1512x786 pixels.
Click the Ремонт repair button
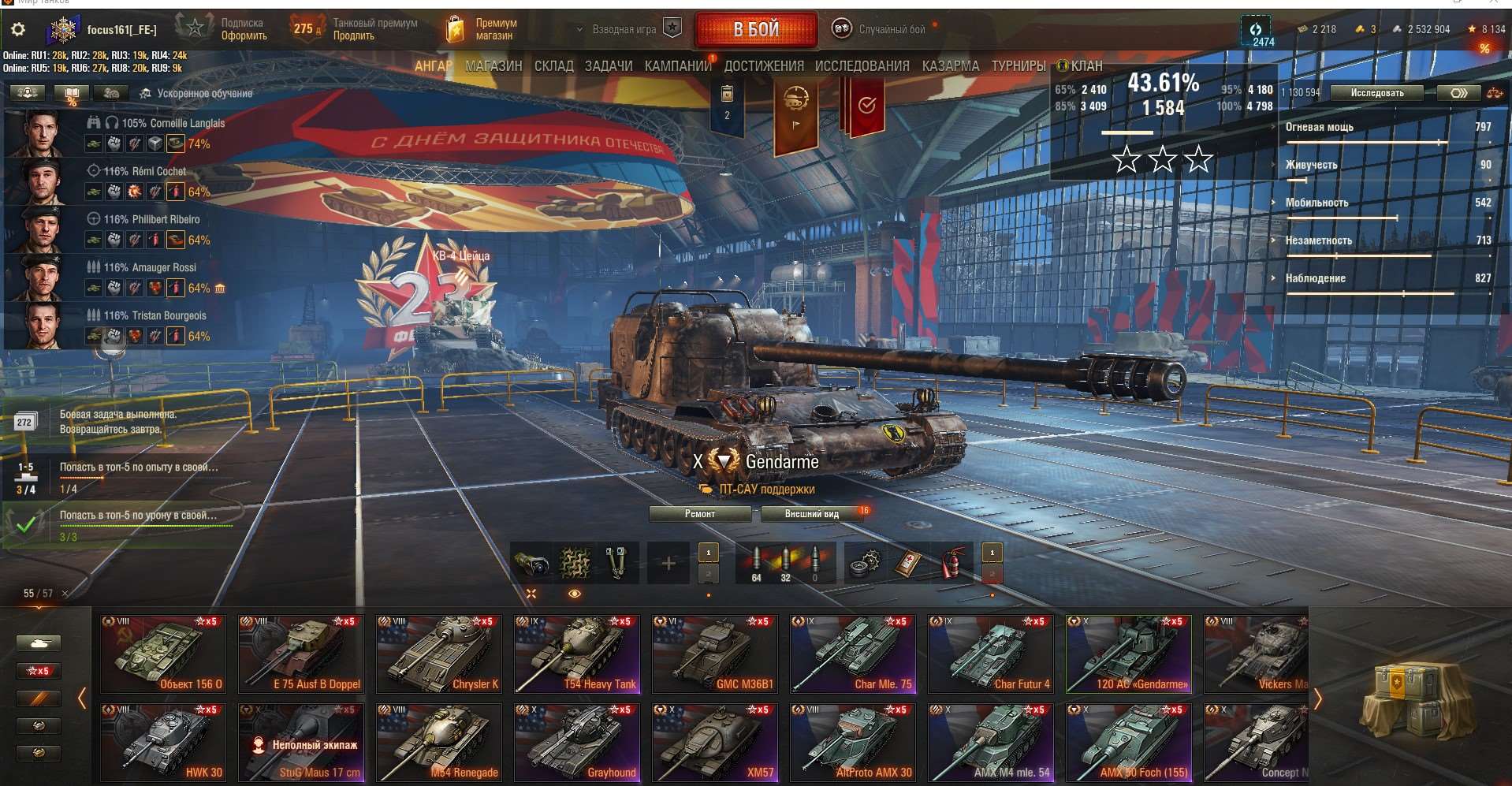(699, 513)
